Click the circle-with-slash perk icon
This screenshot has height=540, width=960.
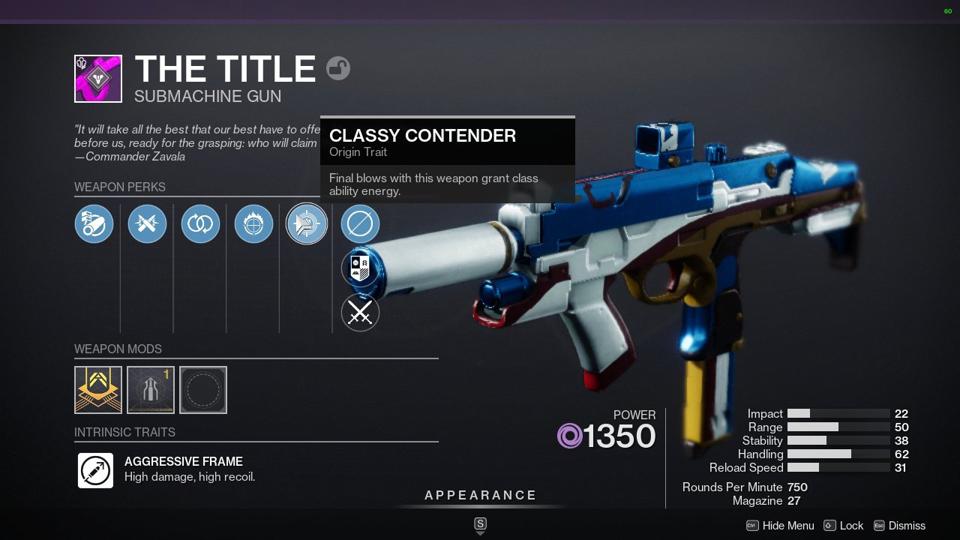click(x=360, y=224)
